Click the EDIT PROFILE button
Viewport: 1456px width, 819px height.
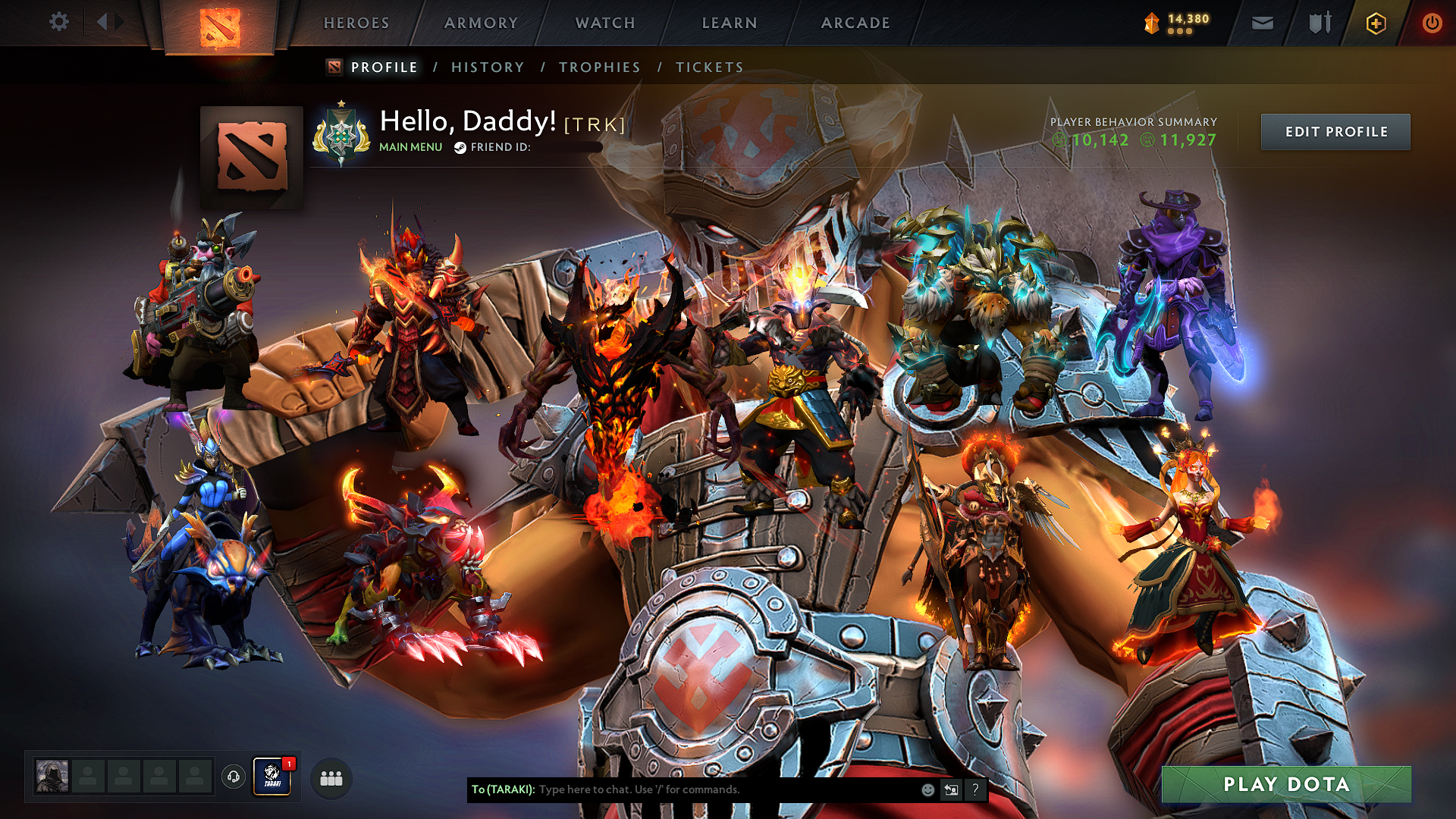click(x=1335, y=131)
